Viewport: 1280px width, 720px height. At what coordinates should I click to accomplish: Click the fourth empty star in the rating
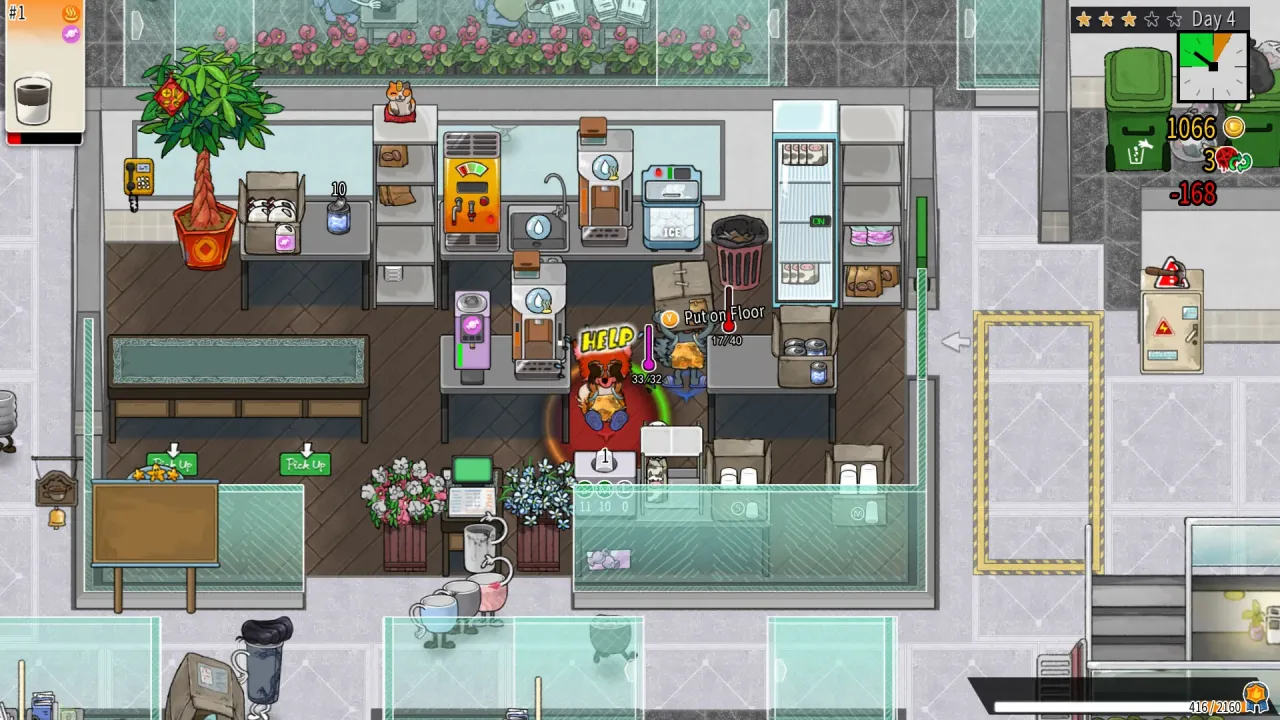pyautogui.click(x=1150, y=18)
